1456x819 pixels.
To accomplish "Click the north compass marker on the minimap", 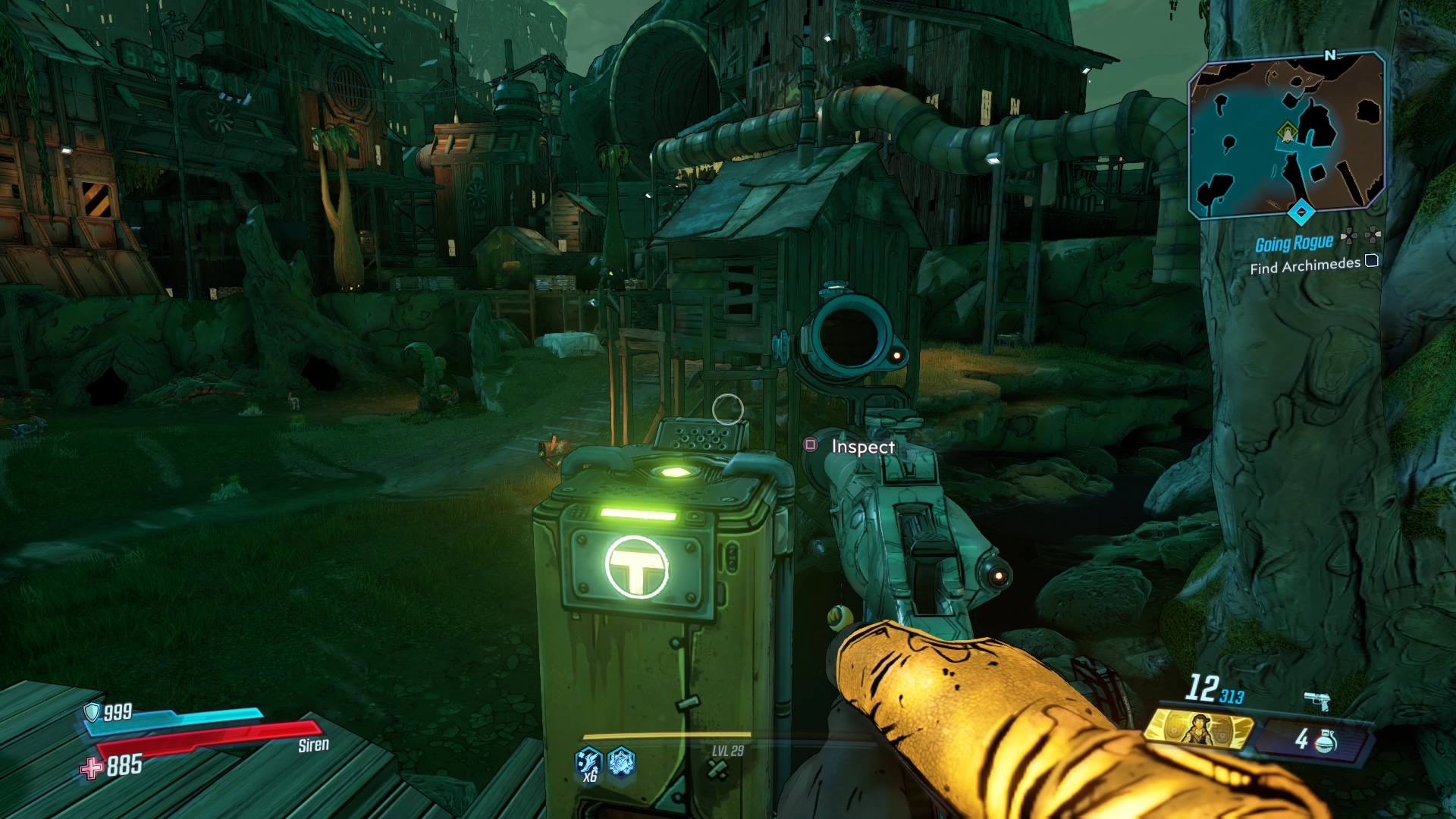I will pyautogui.click(x=1331, y=55).
